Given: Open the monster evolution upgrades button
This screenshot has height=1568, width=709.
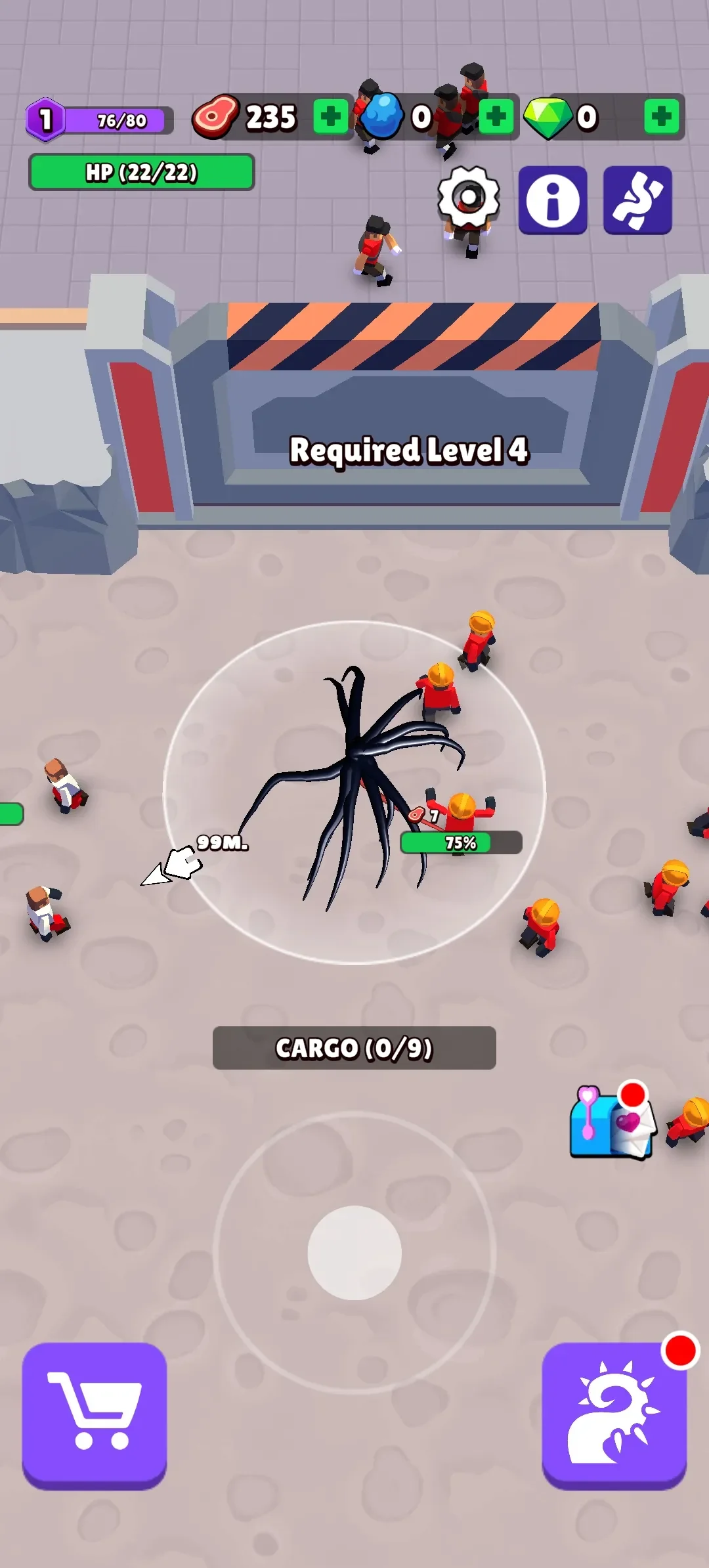Looking at the screenshot, I should pyautogui.click(x=614, y=1414).
